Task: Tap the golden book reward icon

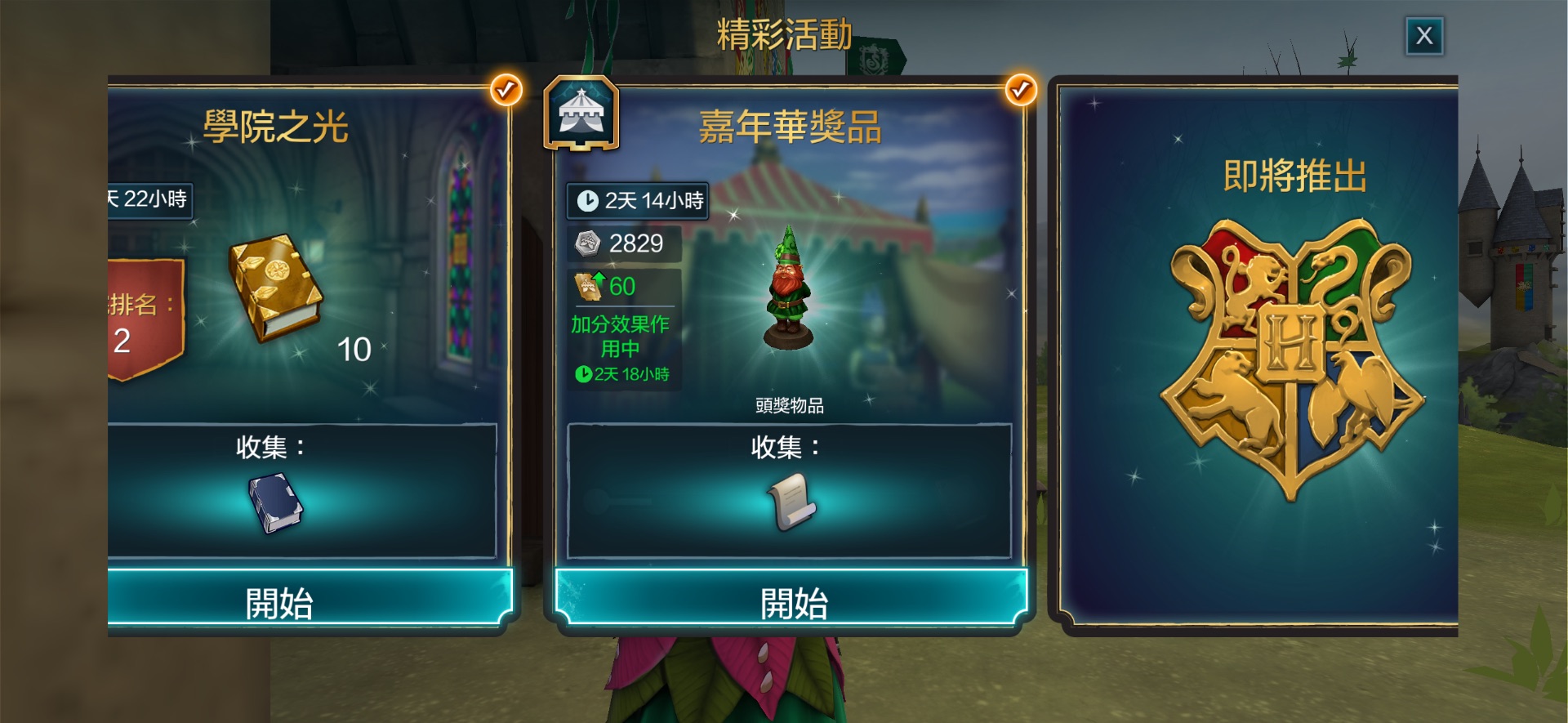Action: click(275, 287)
